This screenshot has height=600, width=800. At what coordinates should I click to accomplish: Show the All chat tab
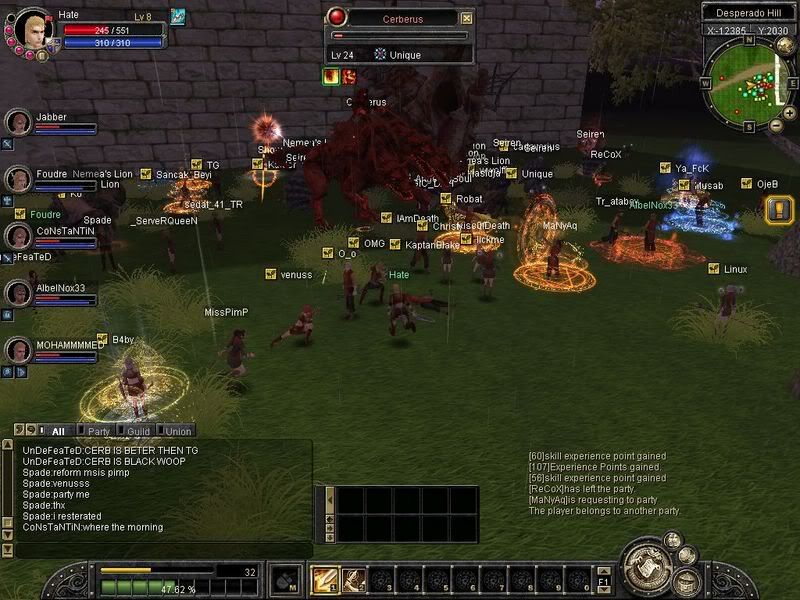point(58,431)
